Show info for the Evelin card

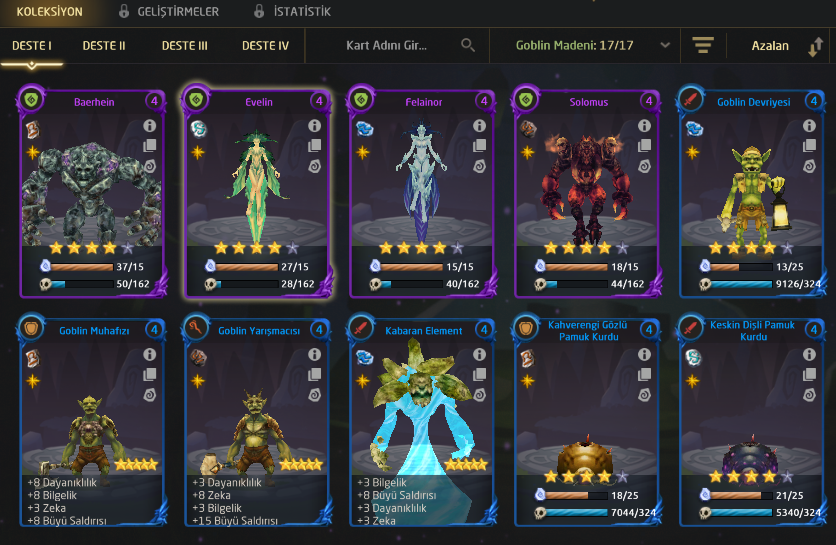click(x=314, y=127)
